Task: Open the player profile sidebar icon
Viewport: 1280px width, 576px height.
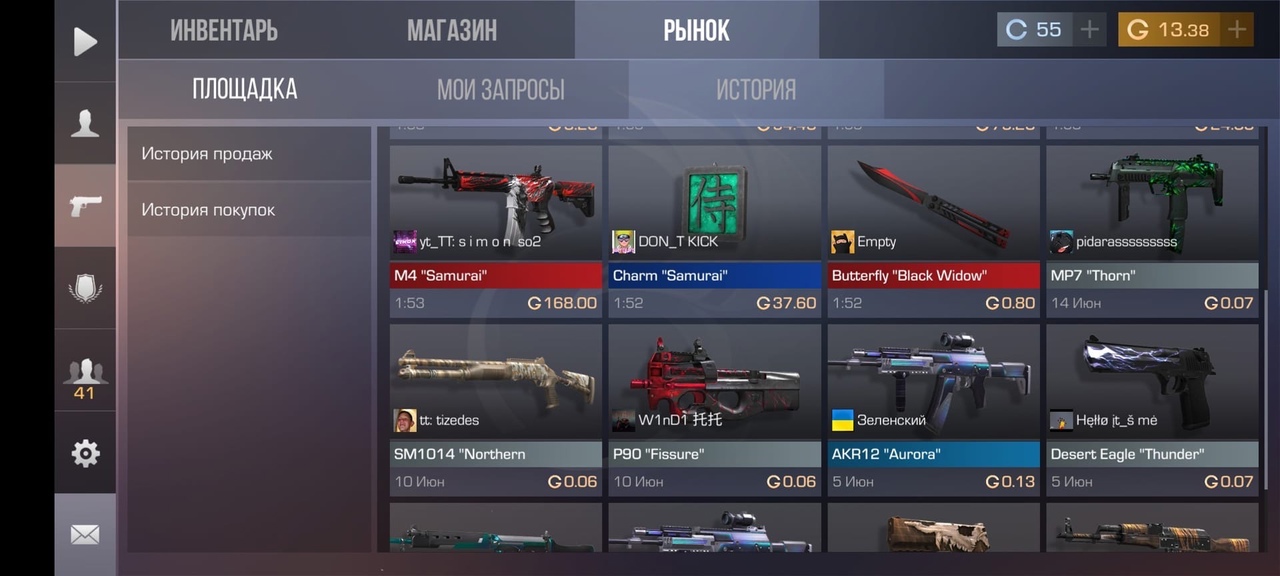Action: point(85,123)
